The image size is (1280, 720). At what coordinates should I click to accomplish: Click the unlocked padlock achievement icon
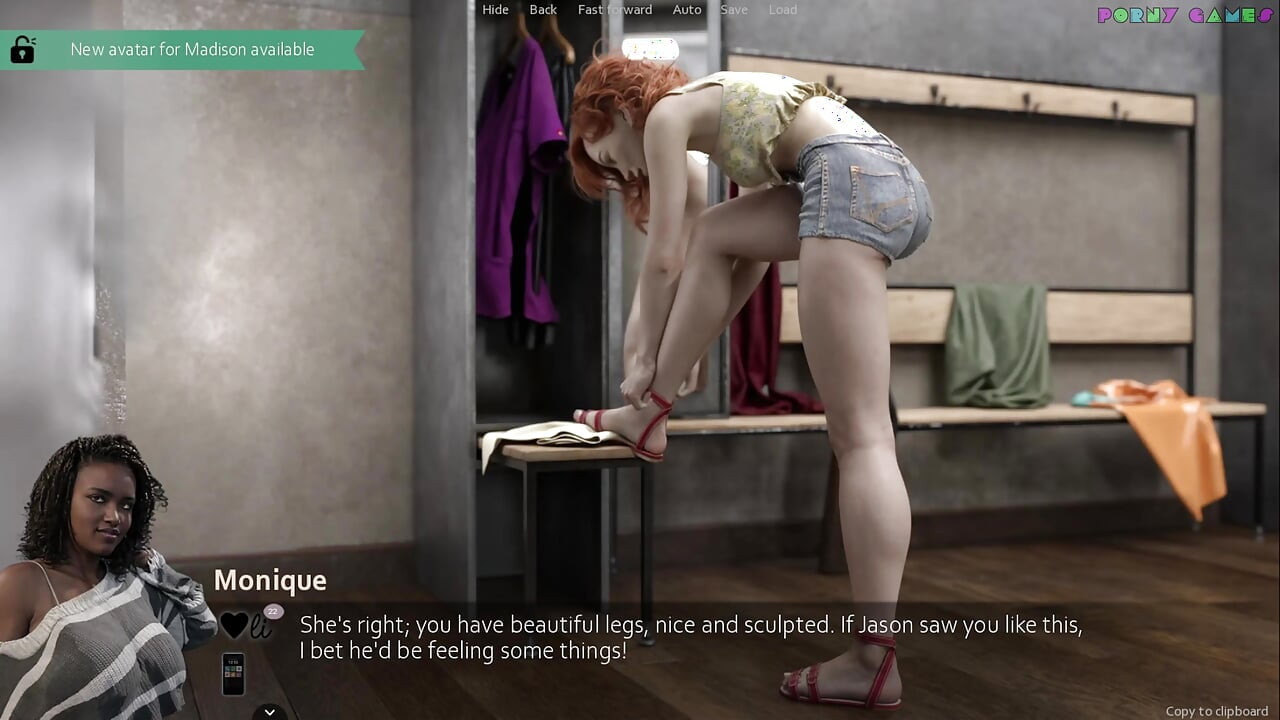click(x=22, y=48)
